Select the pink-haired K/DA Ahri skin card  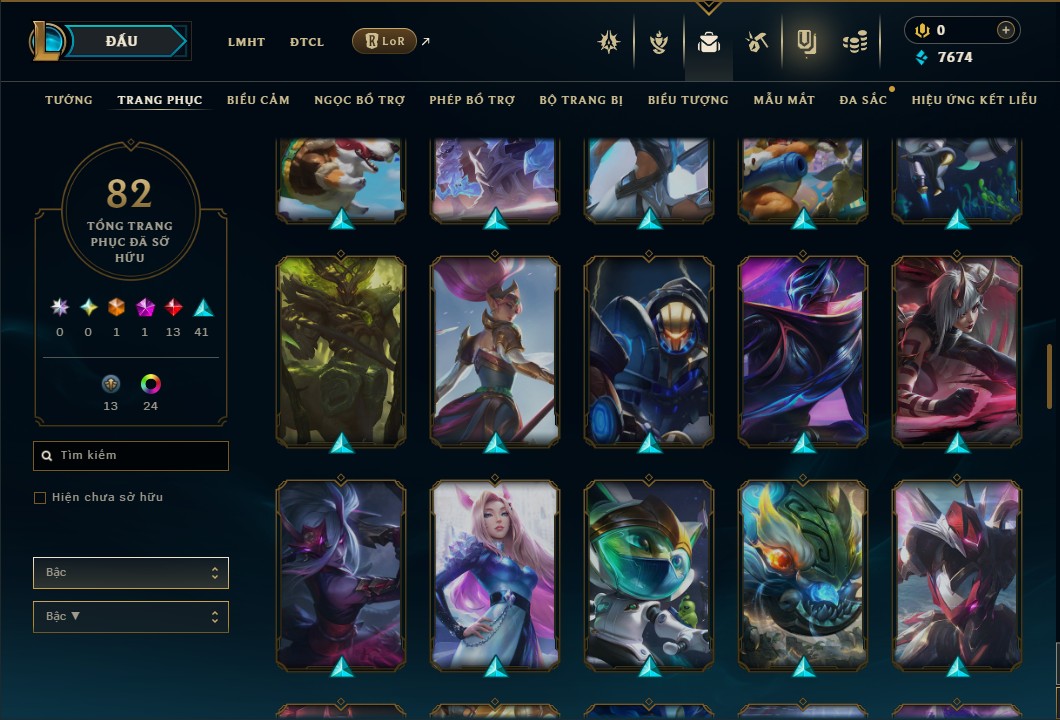coord(495,575)
